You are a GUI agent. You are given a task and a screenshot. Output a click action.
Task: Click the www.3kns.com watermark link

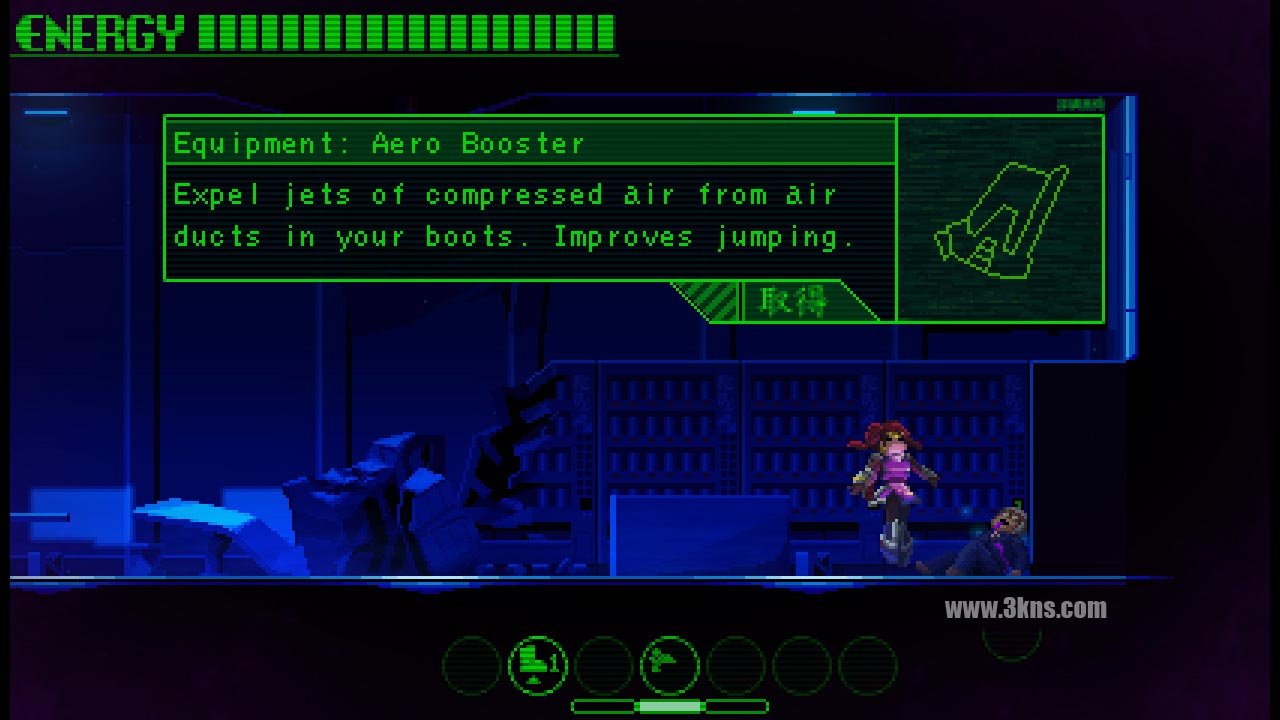tap(1025, 608)
